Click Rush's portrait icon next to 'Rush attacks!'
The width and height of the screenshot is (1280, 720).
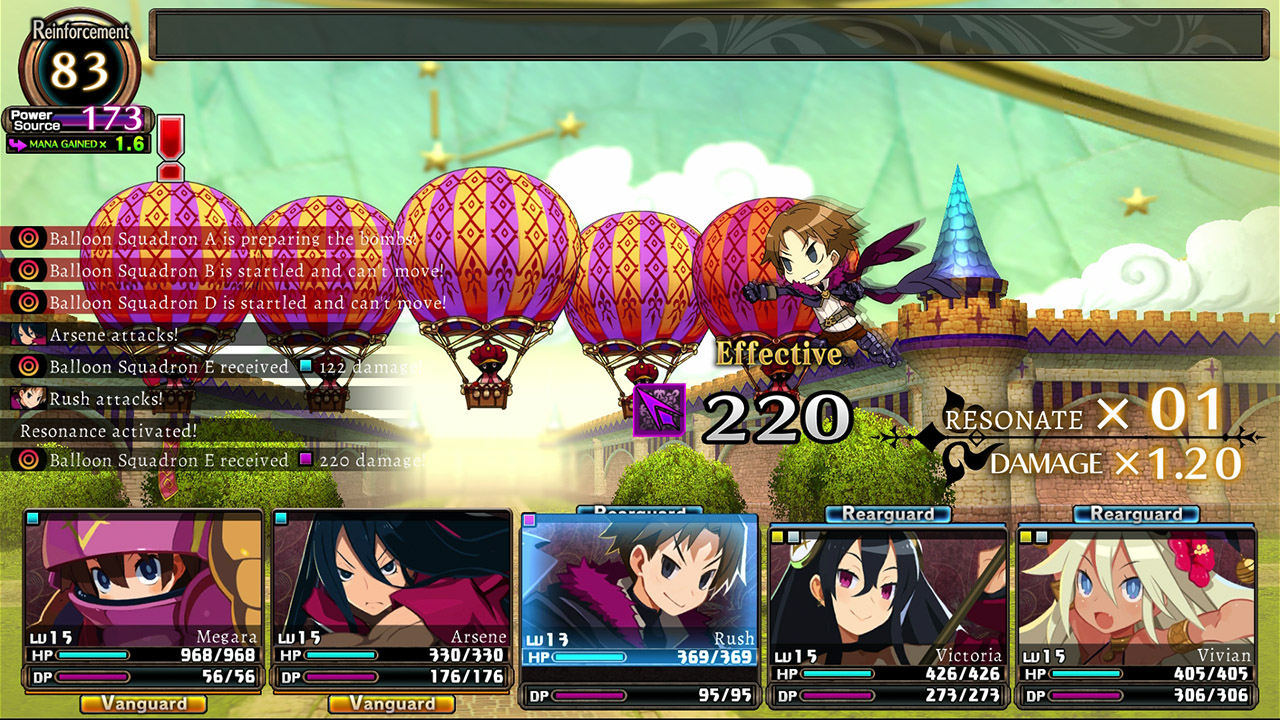click(x=29, y=397)
